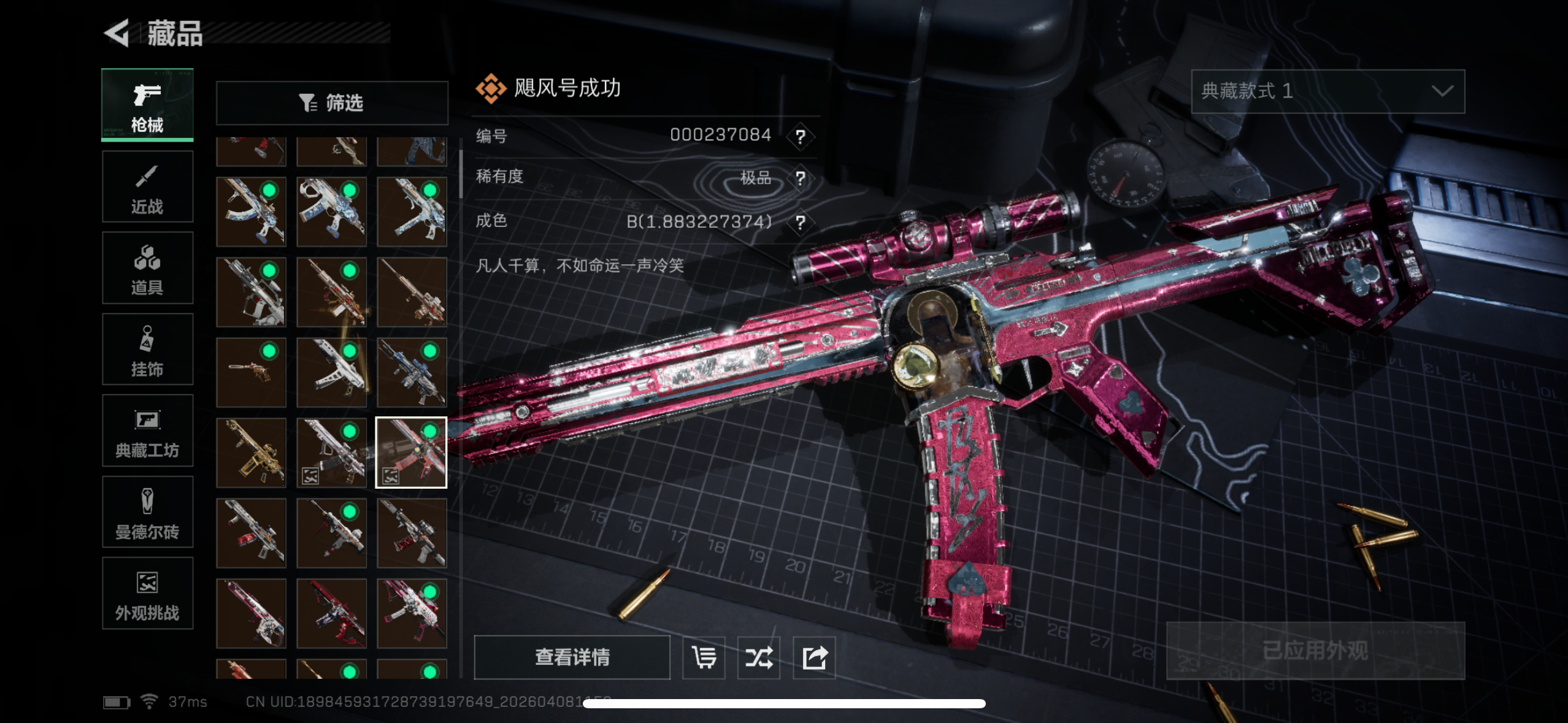
Task: Share the skin with the export icon
Action: (814, 657)
